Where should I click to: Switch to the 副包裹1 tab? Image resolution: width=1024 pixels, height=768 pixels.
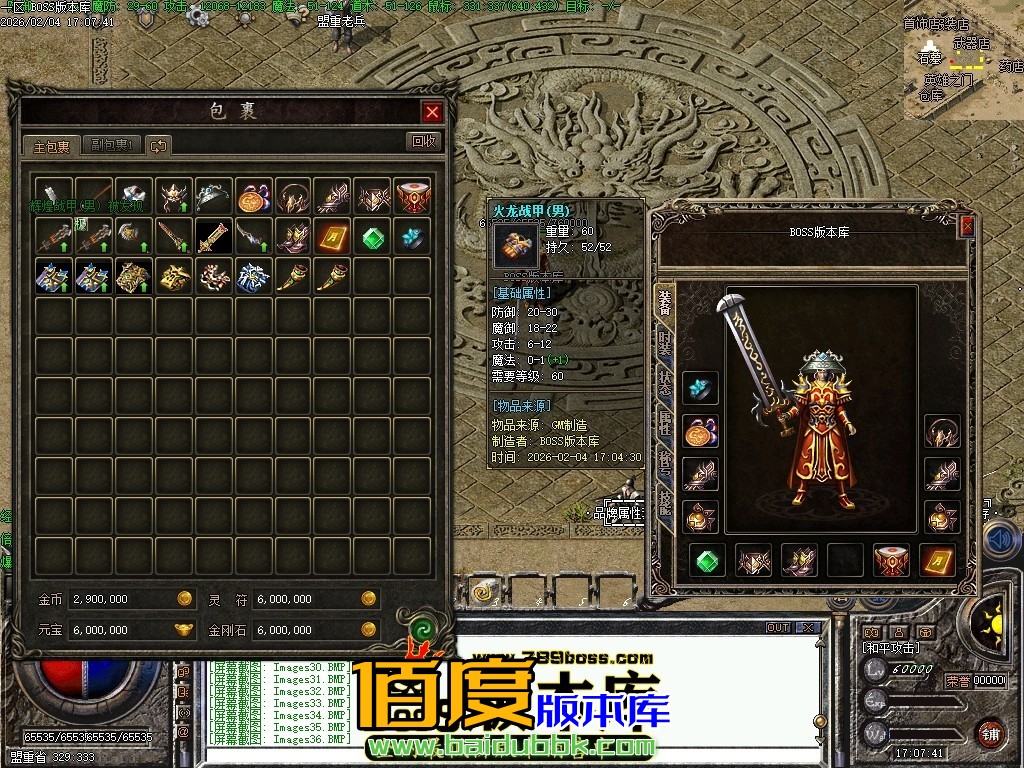[113, 146]
